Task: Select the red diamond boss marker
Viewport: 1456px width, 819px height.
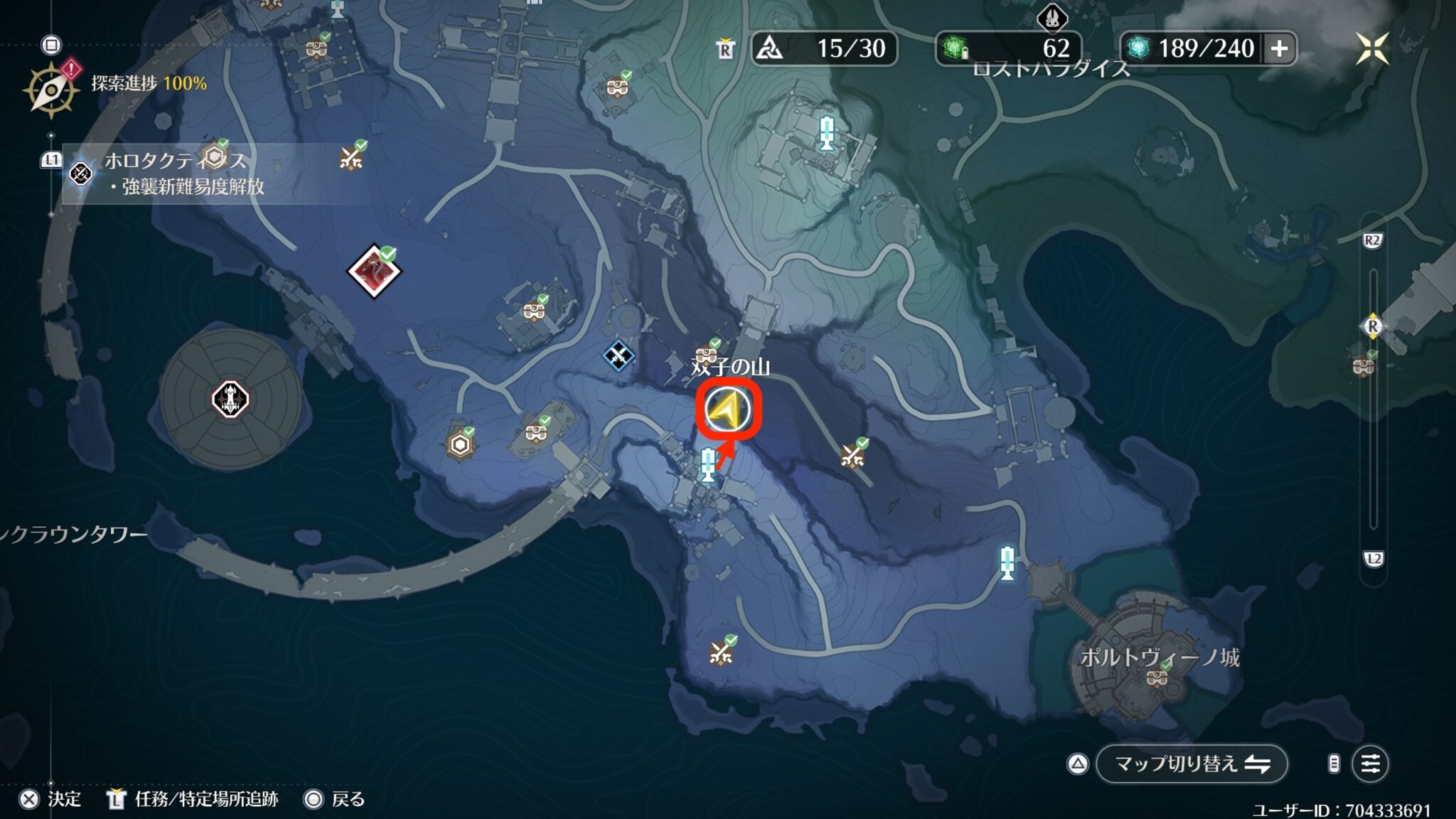Action: click(374, 271)
